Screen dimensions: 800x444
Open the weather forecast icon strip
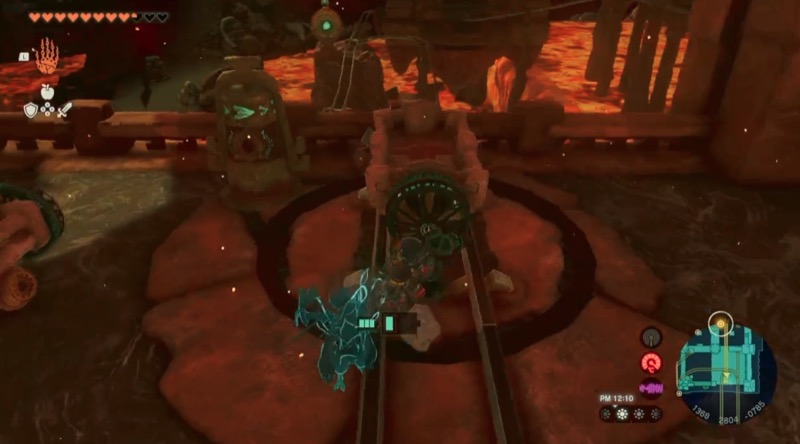(x=632, y=413)
